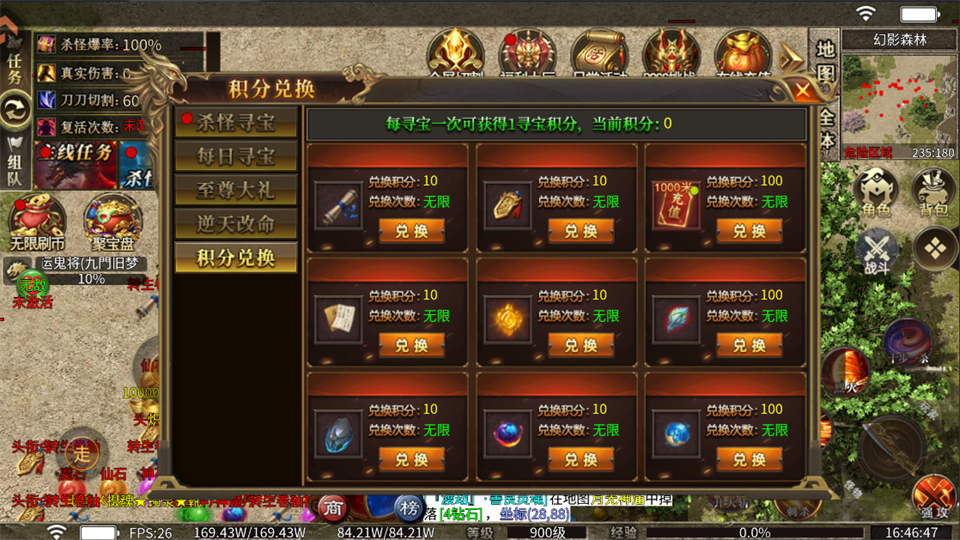Open the 榜 ranking button
This screenshot has height=540, width=960.
(409, 508)
